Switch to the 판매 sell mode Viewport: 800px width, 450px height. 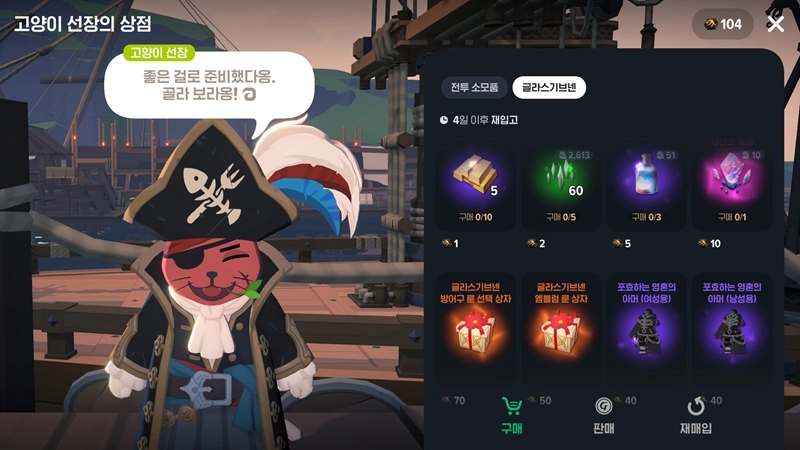[601, 416]
